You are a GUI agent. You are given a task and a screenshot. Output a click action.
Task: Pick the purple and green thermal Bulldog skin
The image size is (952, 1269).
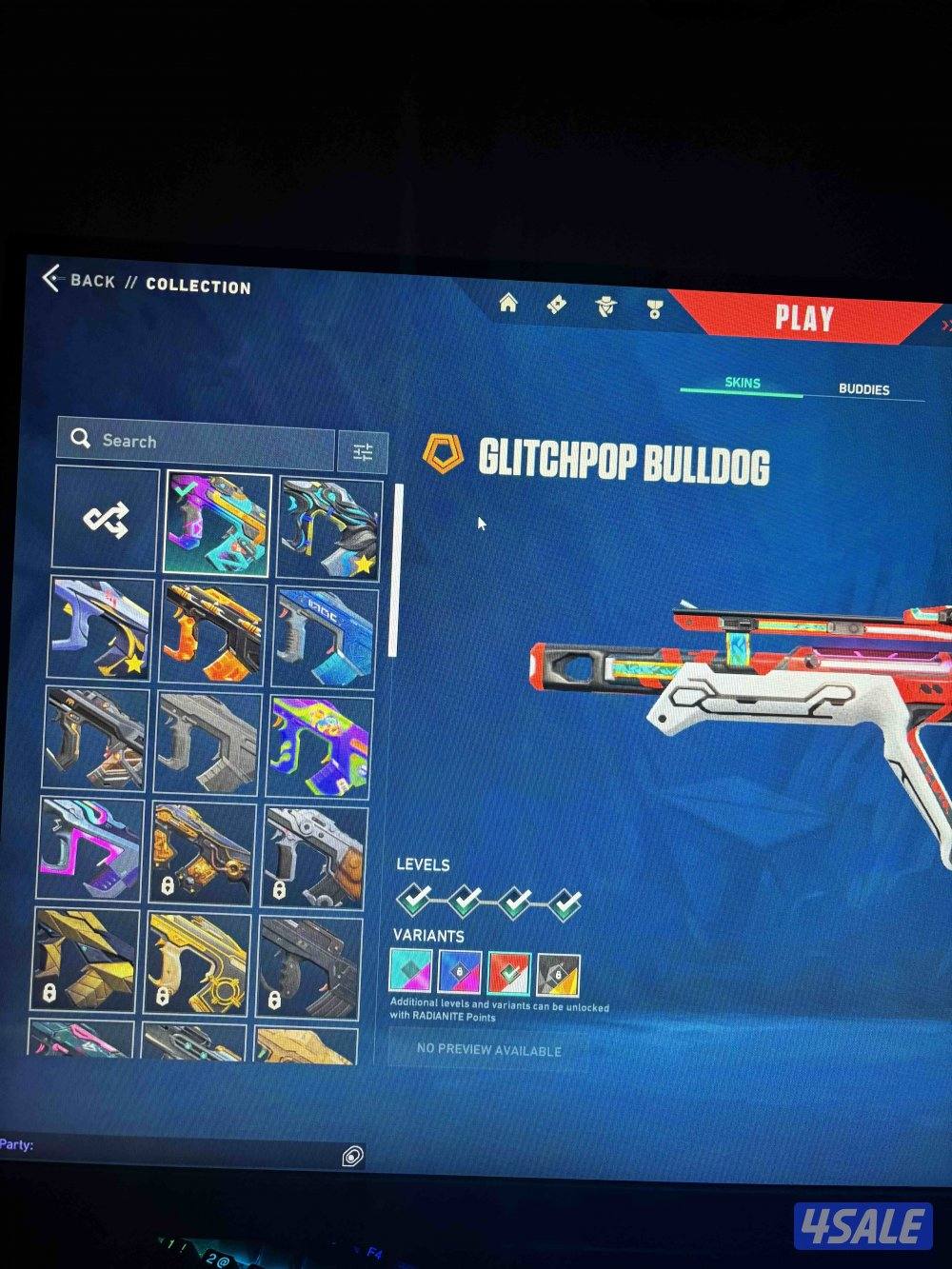(x=319, y=746)
